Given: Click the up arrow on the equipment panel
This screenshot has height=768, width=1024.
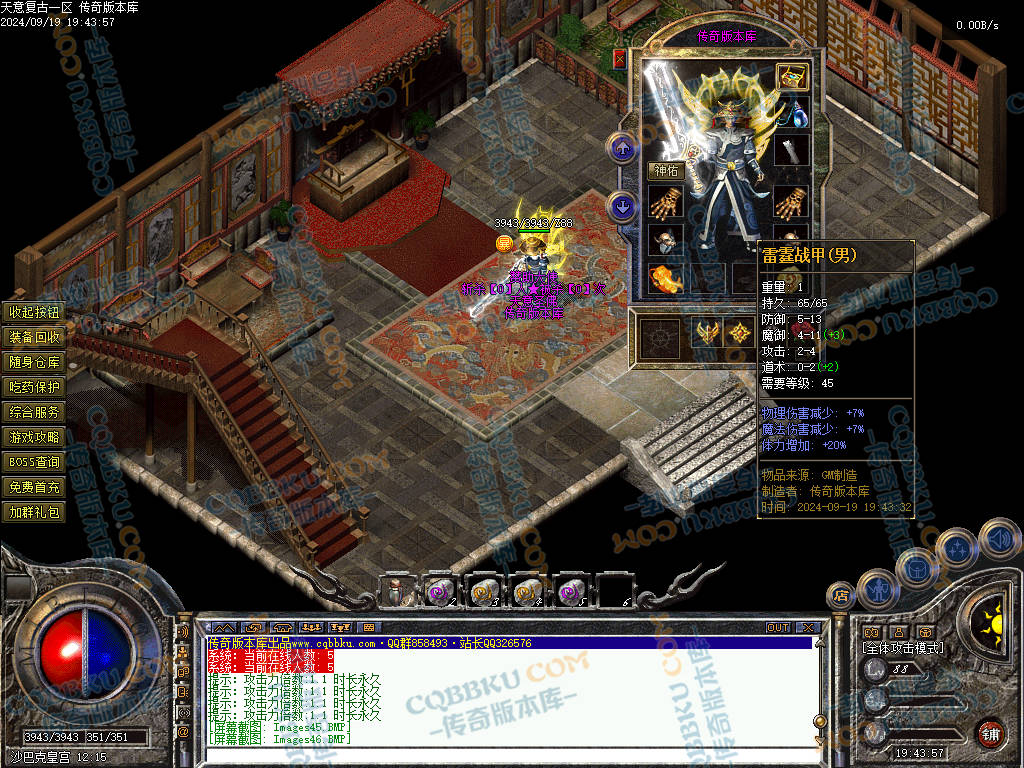Looking at the screenshot, I should click(x=623, y=149).
